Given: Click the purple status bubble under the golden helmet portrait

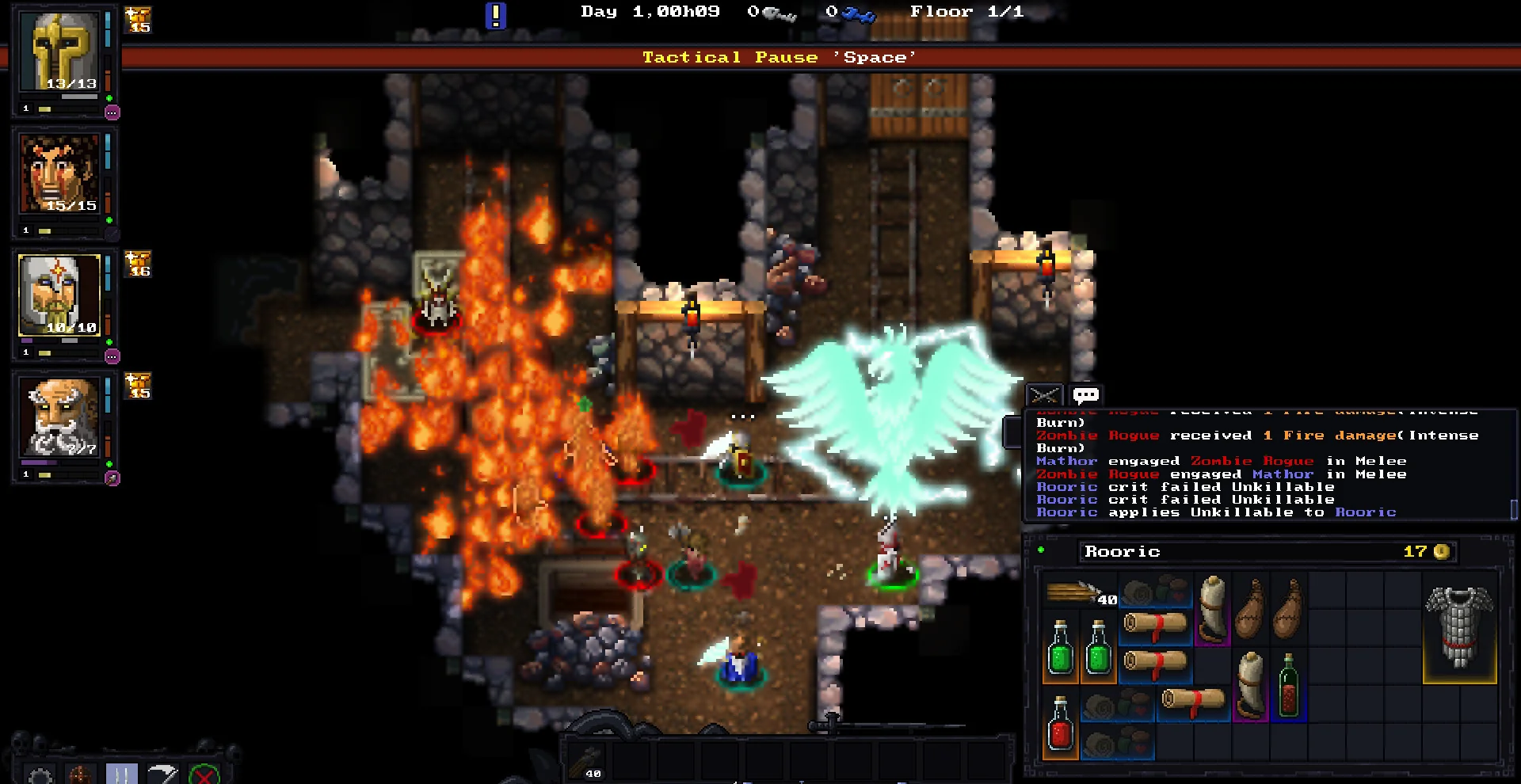Looking at the screenshot, I should 112,112.
